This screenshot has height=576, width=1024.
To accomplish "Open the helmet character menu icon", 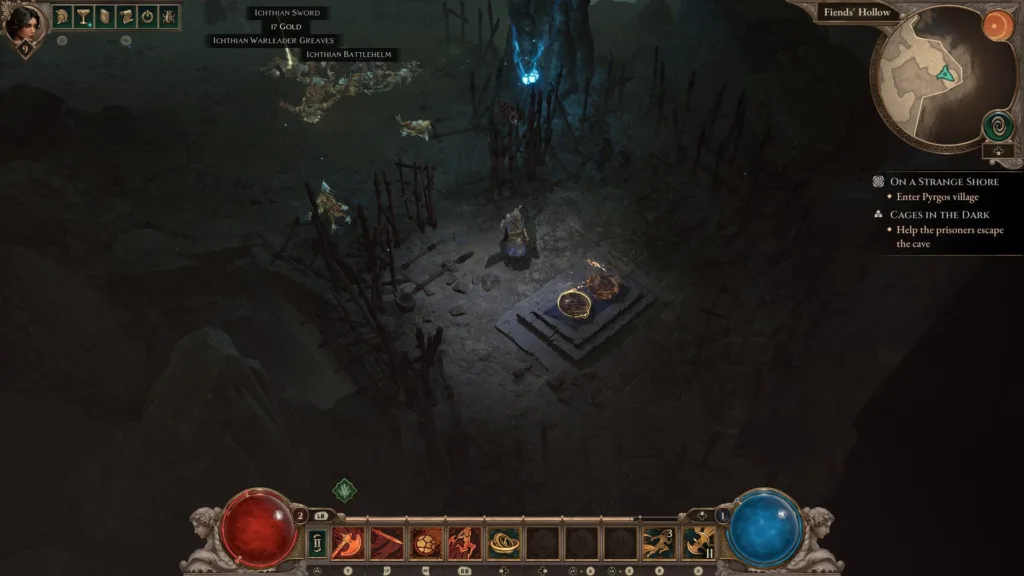I will 62,16.
